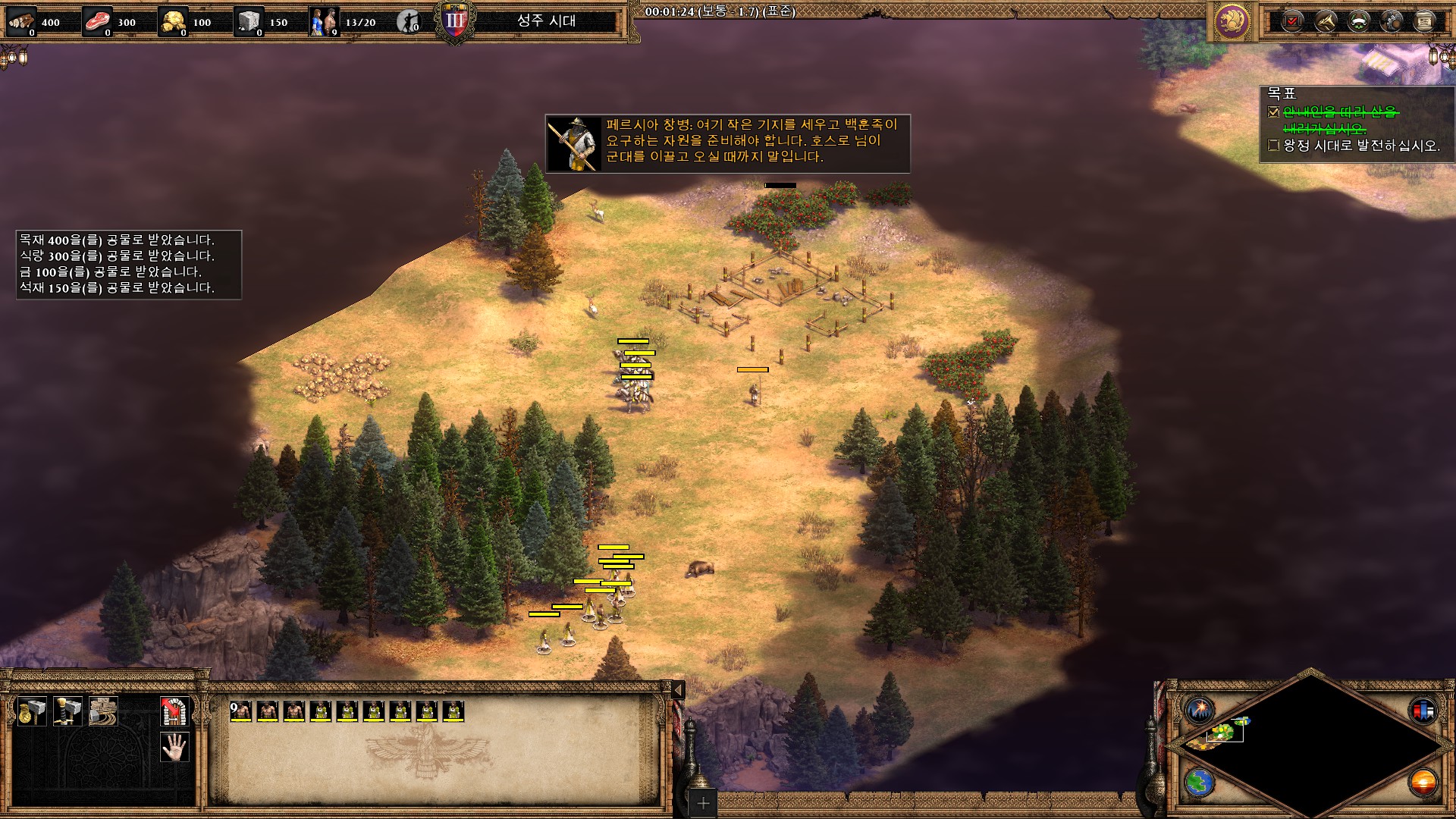
Task: Collapse the unit panel with the arrow
Action: [679, 689]
